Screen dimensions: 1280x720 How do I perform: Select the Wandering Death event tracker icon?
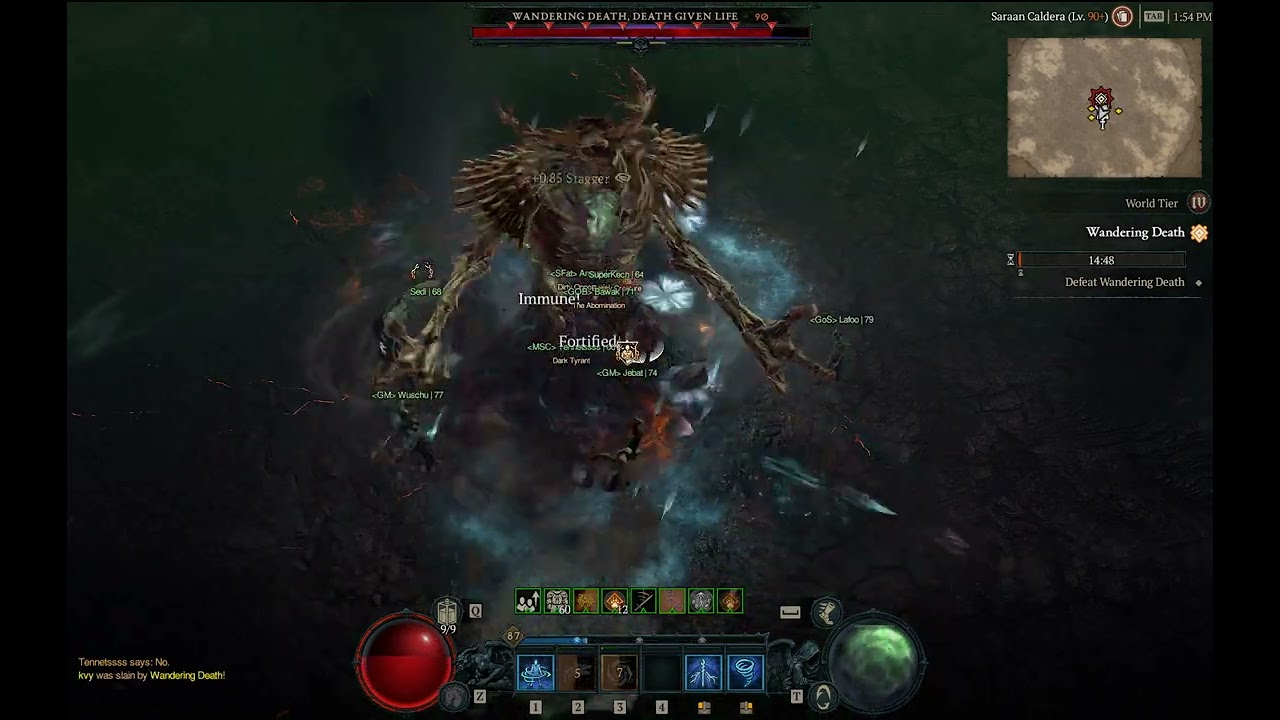click(x=1199, y=233)
